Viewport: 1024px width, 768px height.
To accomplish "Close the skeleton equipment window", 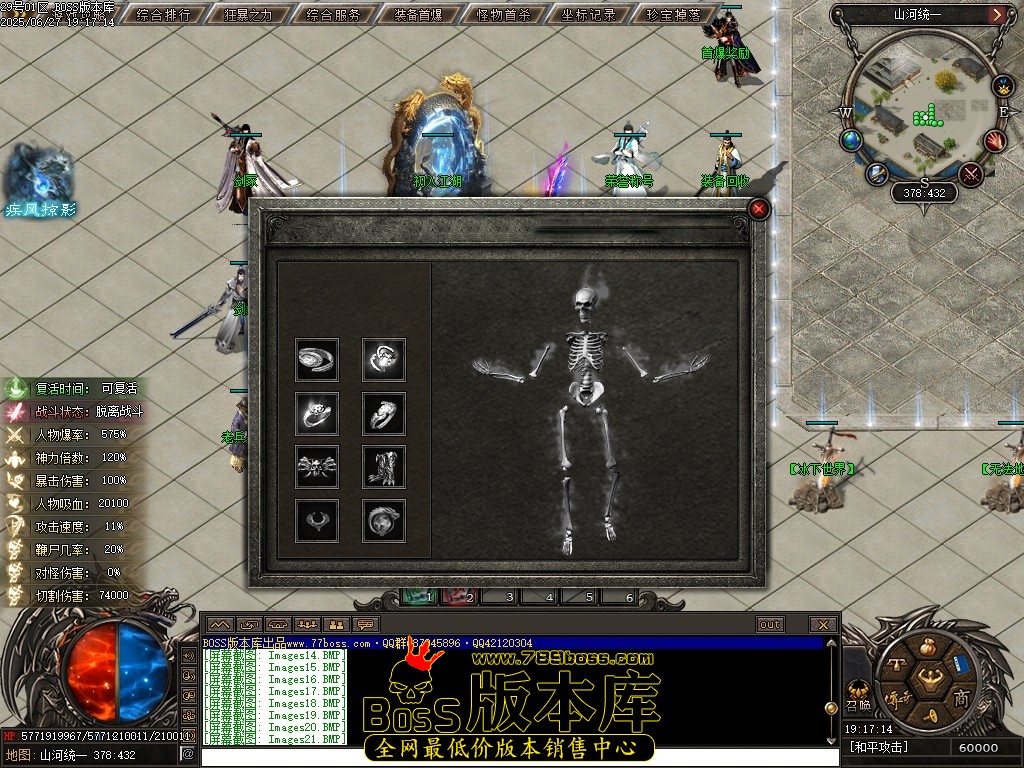I will tap(759, 209).
